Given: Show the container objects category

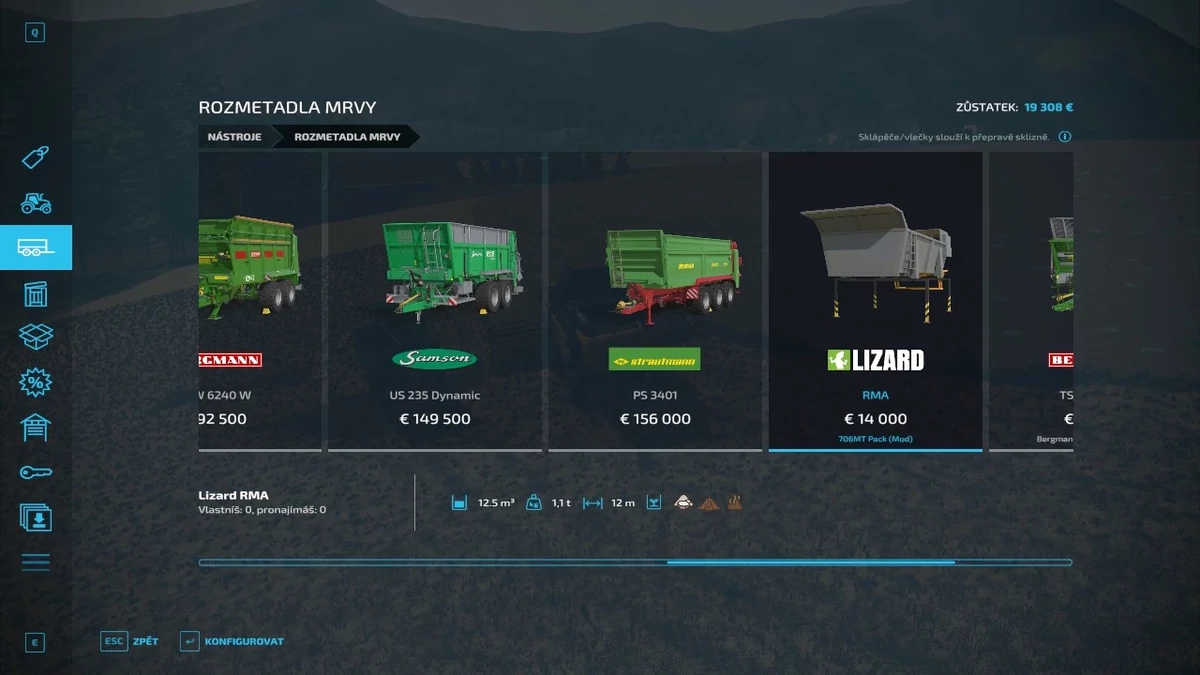Looking at the screenshot, I should coord(36,293).
